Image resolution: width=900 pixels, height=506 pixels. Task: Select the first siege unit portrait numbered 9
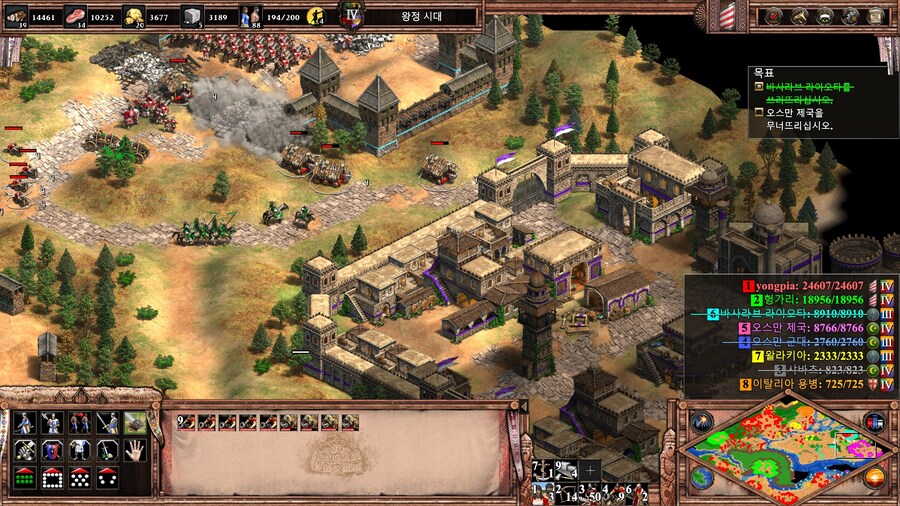[184, 423]
